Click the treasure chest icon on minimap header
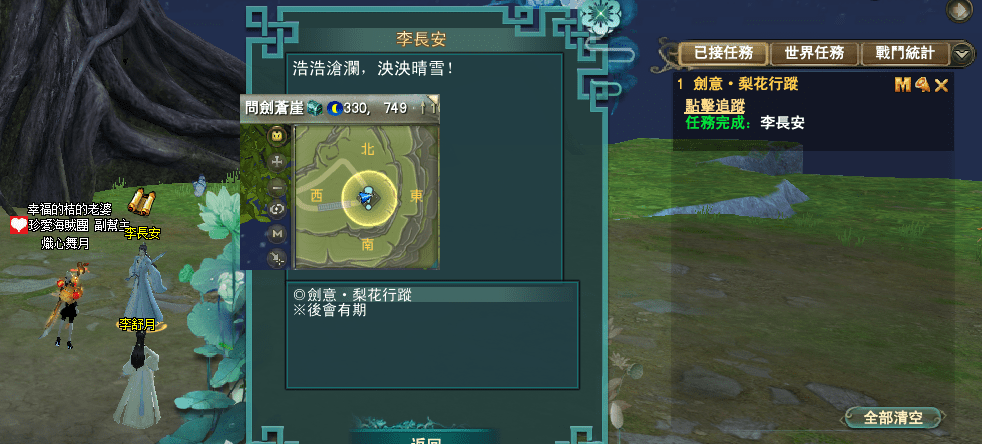Viewport: 982px width, 444px height. click(x=314, y=107)
